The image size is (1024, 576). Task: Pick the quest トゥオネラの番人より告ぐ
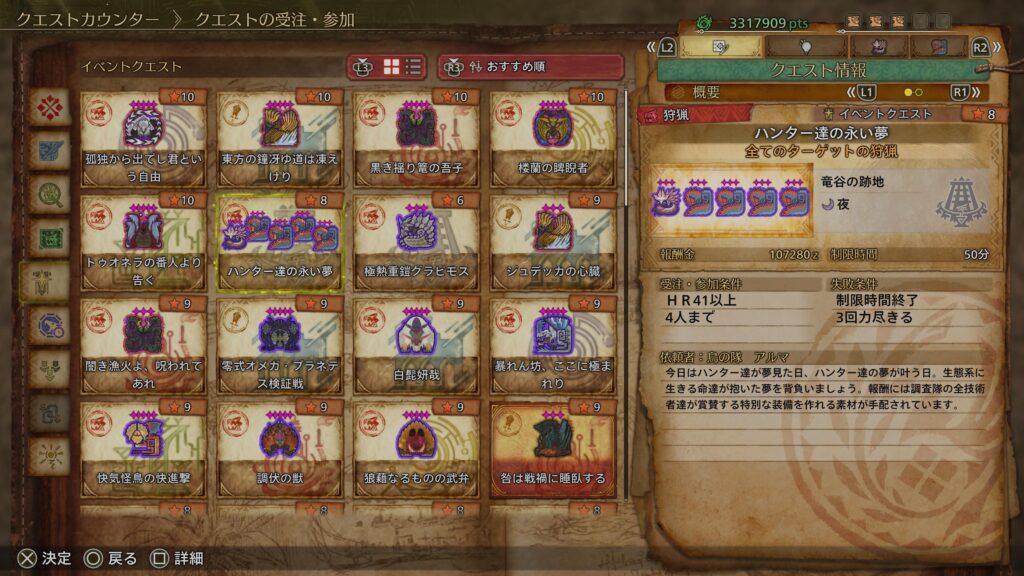coord(143,242)
